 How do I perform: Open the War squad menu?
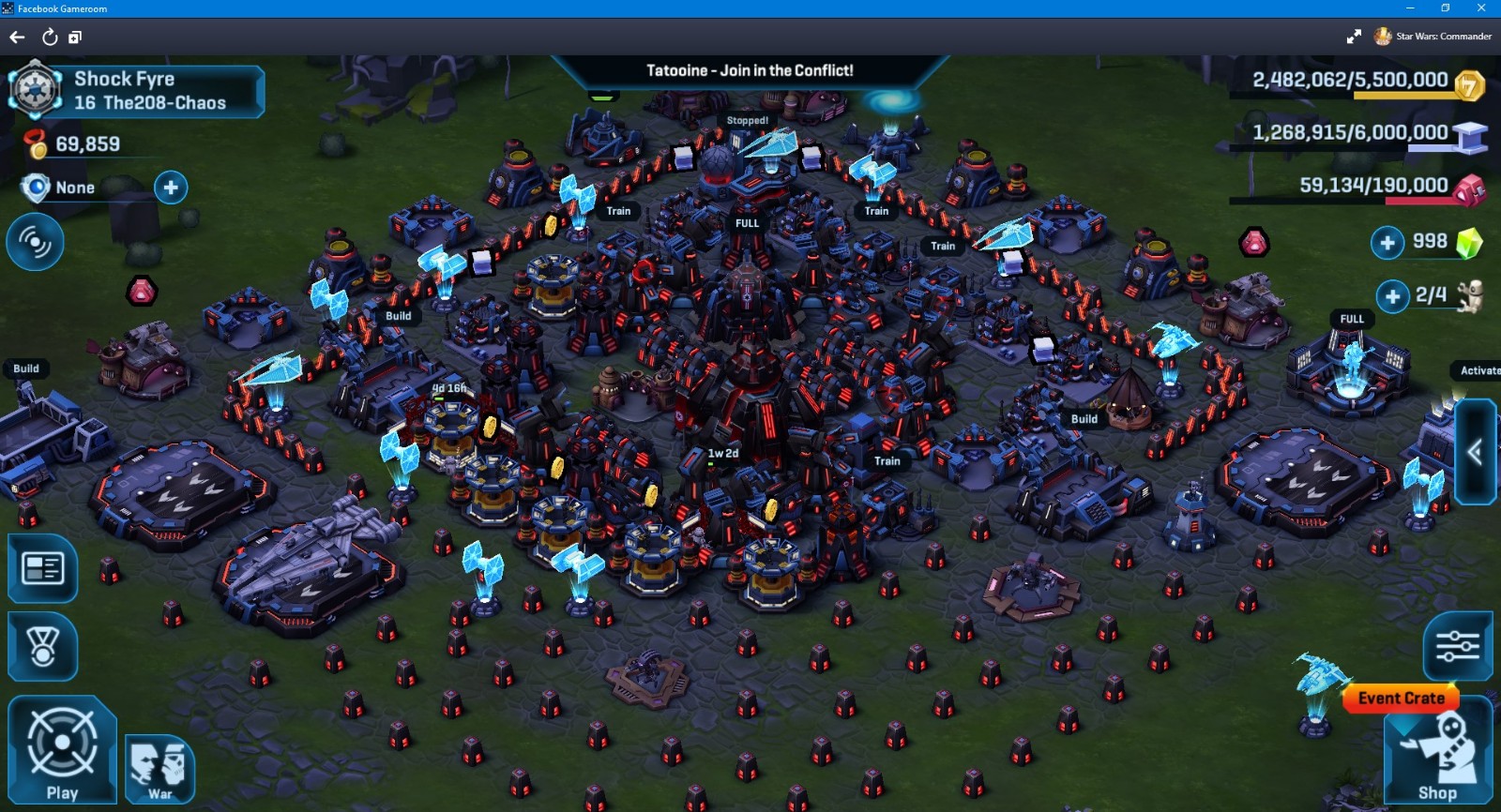(x=159, y=769)
